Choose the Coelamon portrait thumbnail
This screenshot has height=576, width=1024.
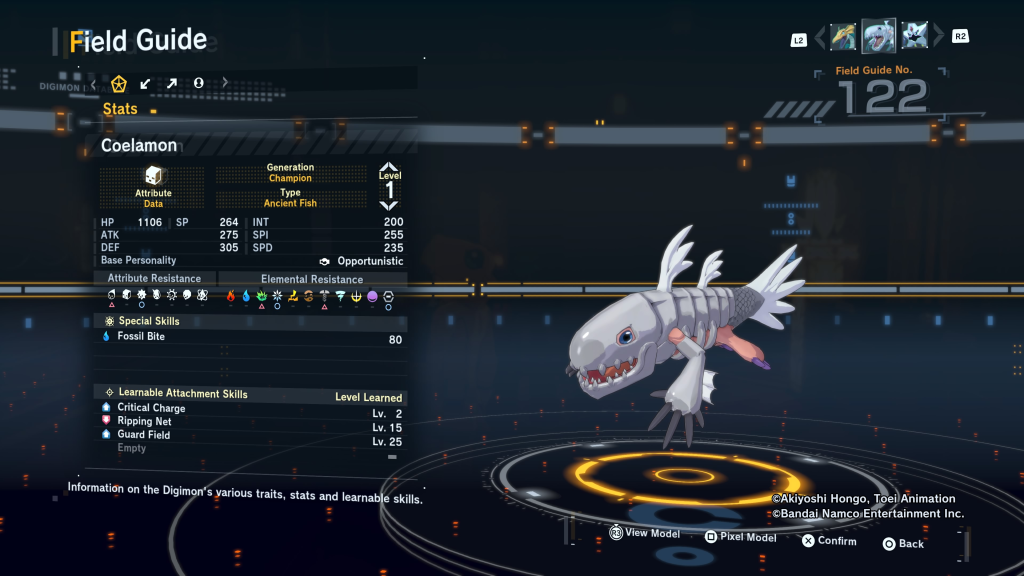click(878, 37)
